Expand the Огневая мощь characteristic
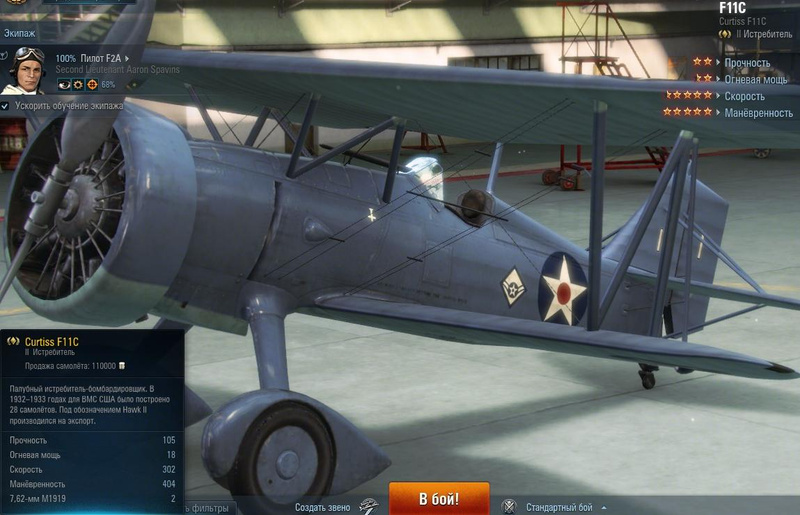Screen dimensions: 800x515 (x=755, y=79)
